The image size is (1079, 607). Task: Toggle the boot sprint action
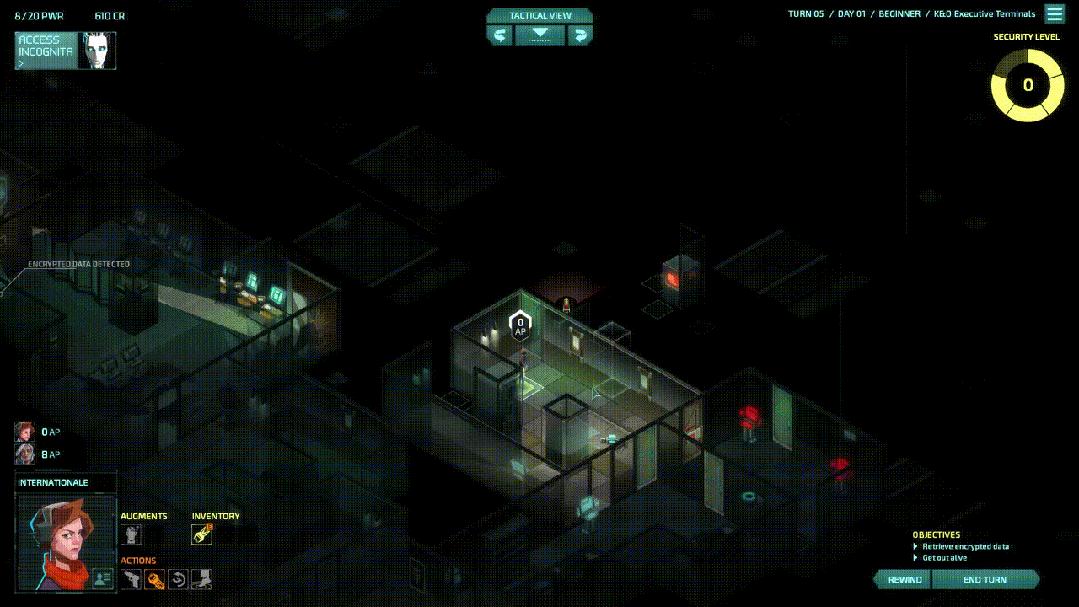201,578
